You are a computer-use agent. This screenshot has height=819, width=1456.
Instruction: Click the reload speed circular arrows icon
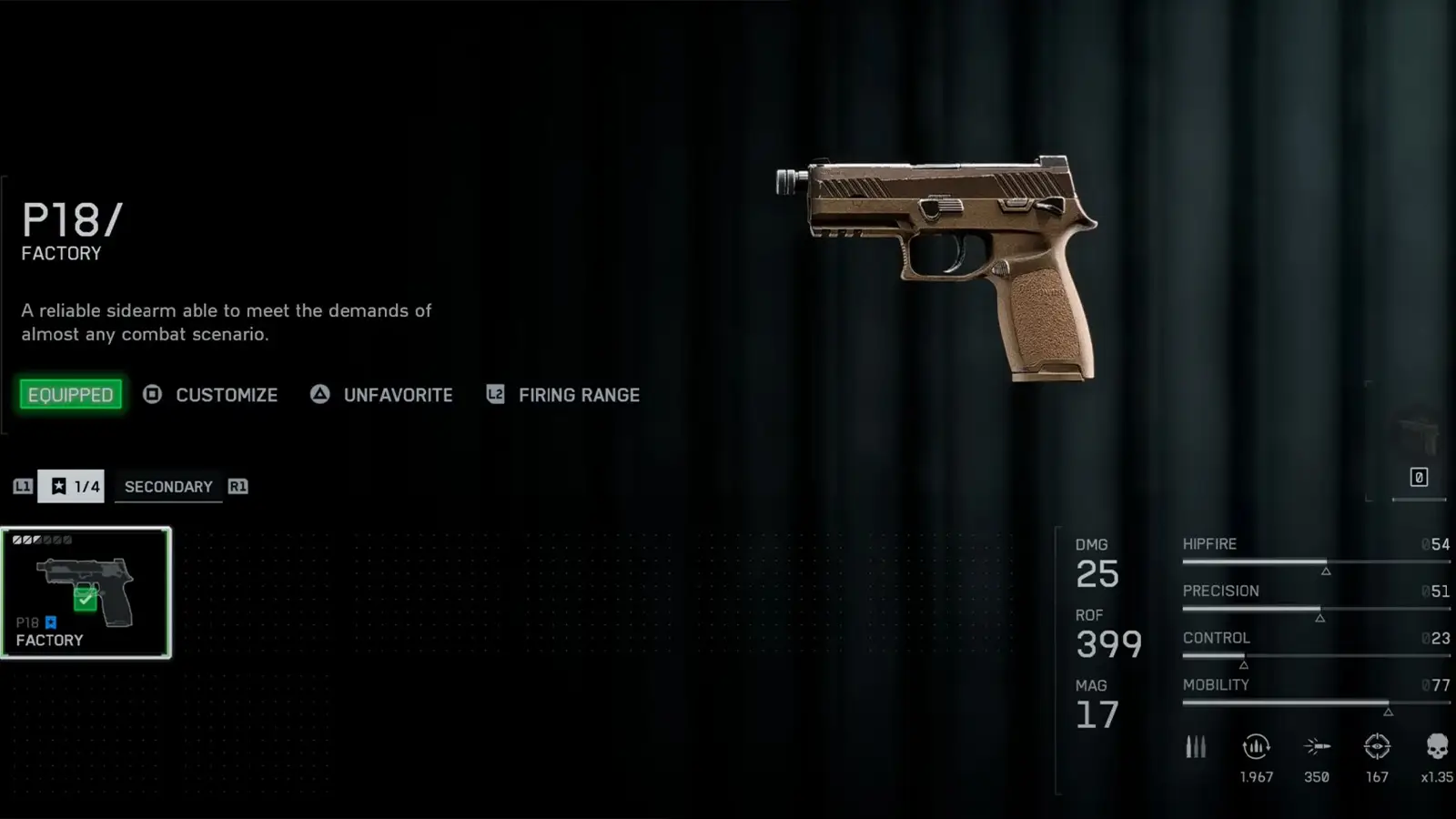click(x=1256, y=747)
